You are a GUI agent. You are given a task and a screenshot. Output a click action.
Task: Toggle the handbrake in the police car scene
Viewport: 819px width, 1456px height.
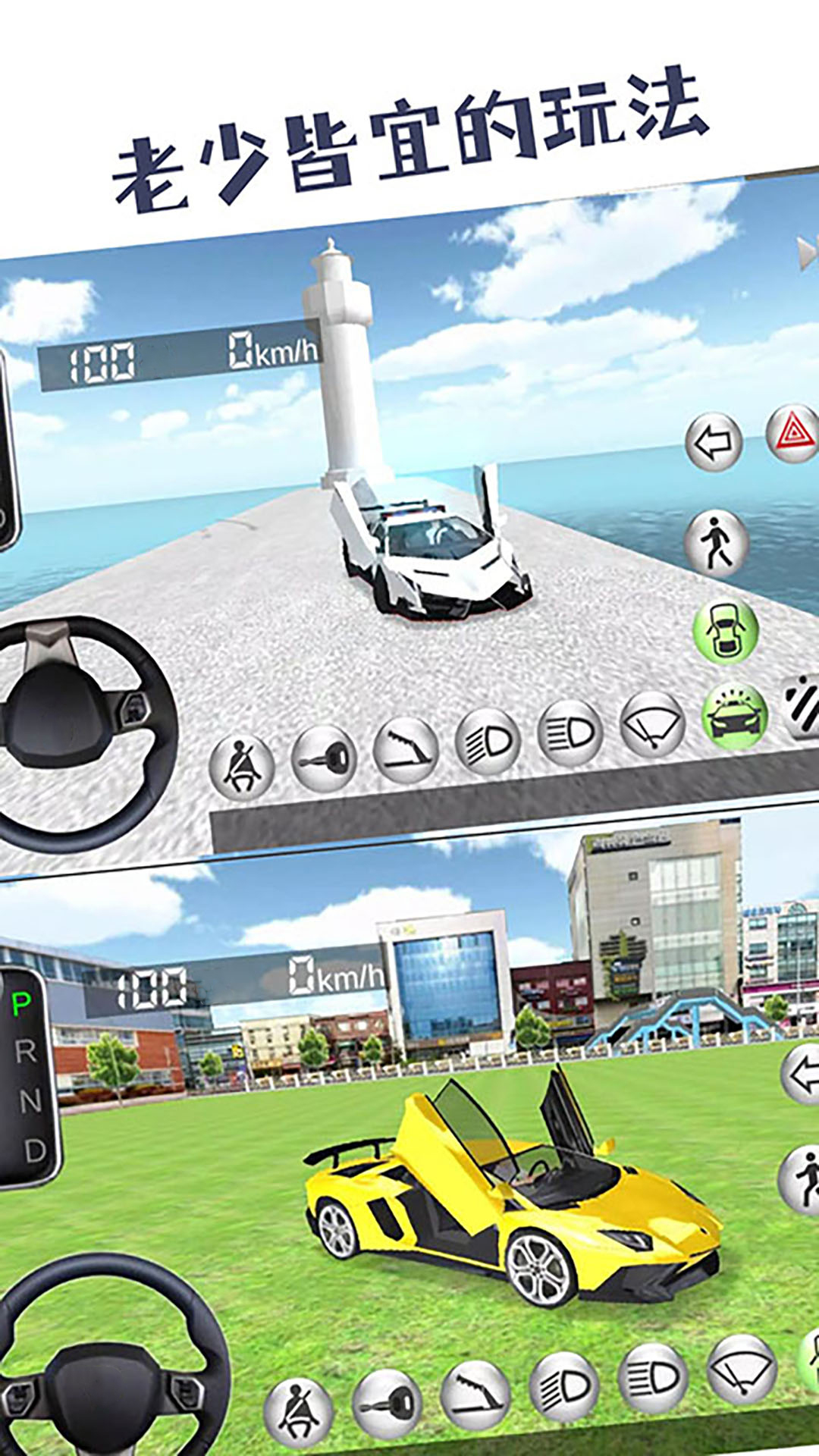click(x=406, y=751)
